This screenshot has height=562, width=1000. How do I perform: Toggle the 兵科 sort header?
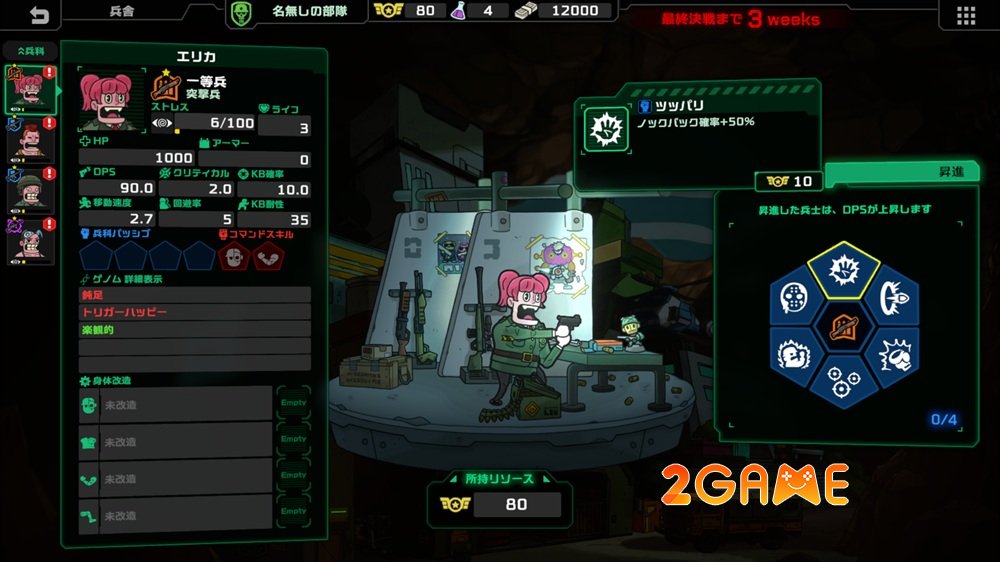point(28,50)
